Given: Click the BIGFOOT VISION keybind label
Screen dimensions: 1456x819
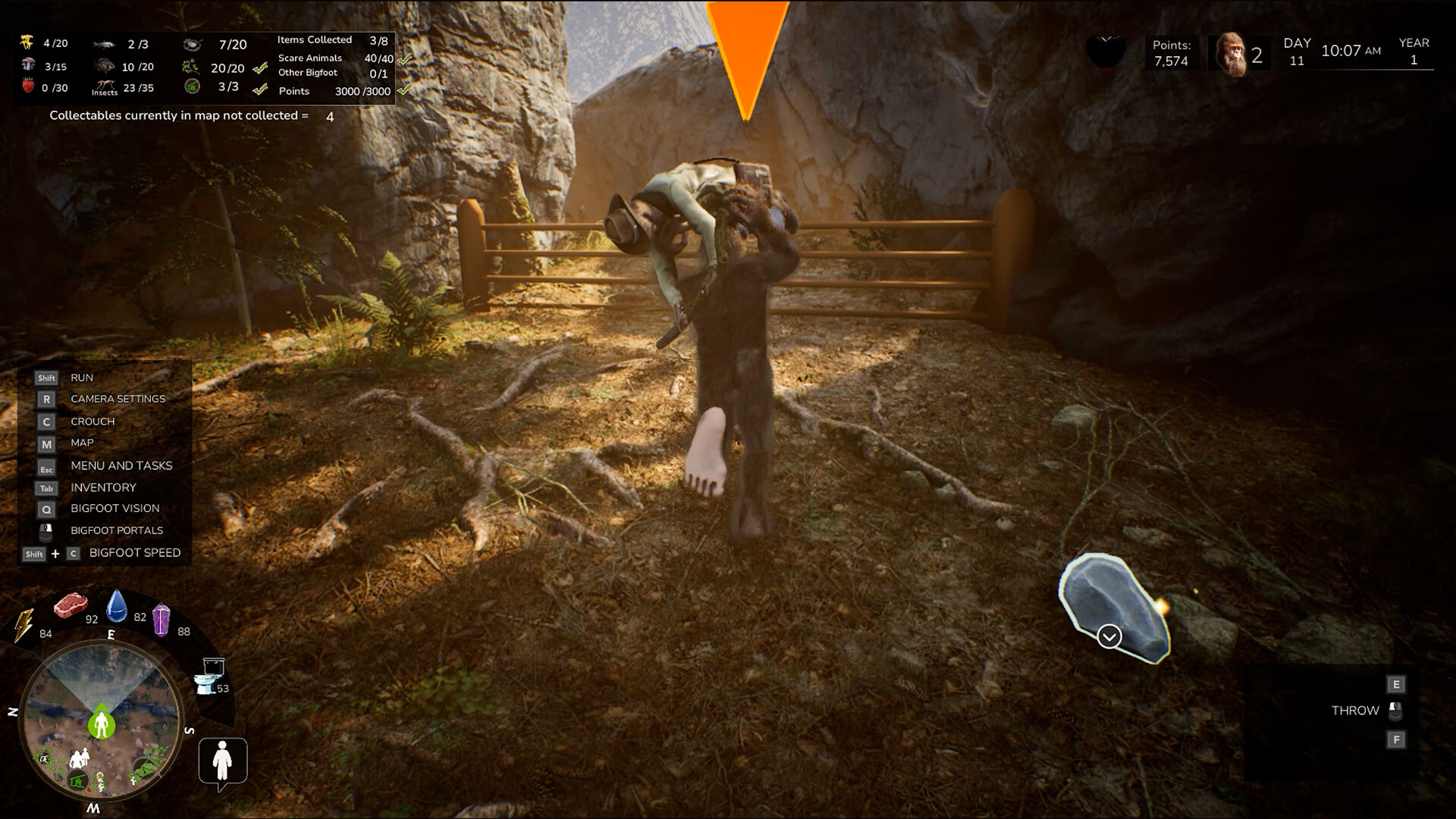Looking at the screenshot, I should [x=115, y=509].
